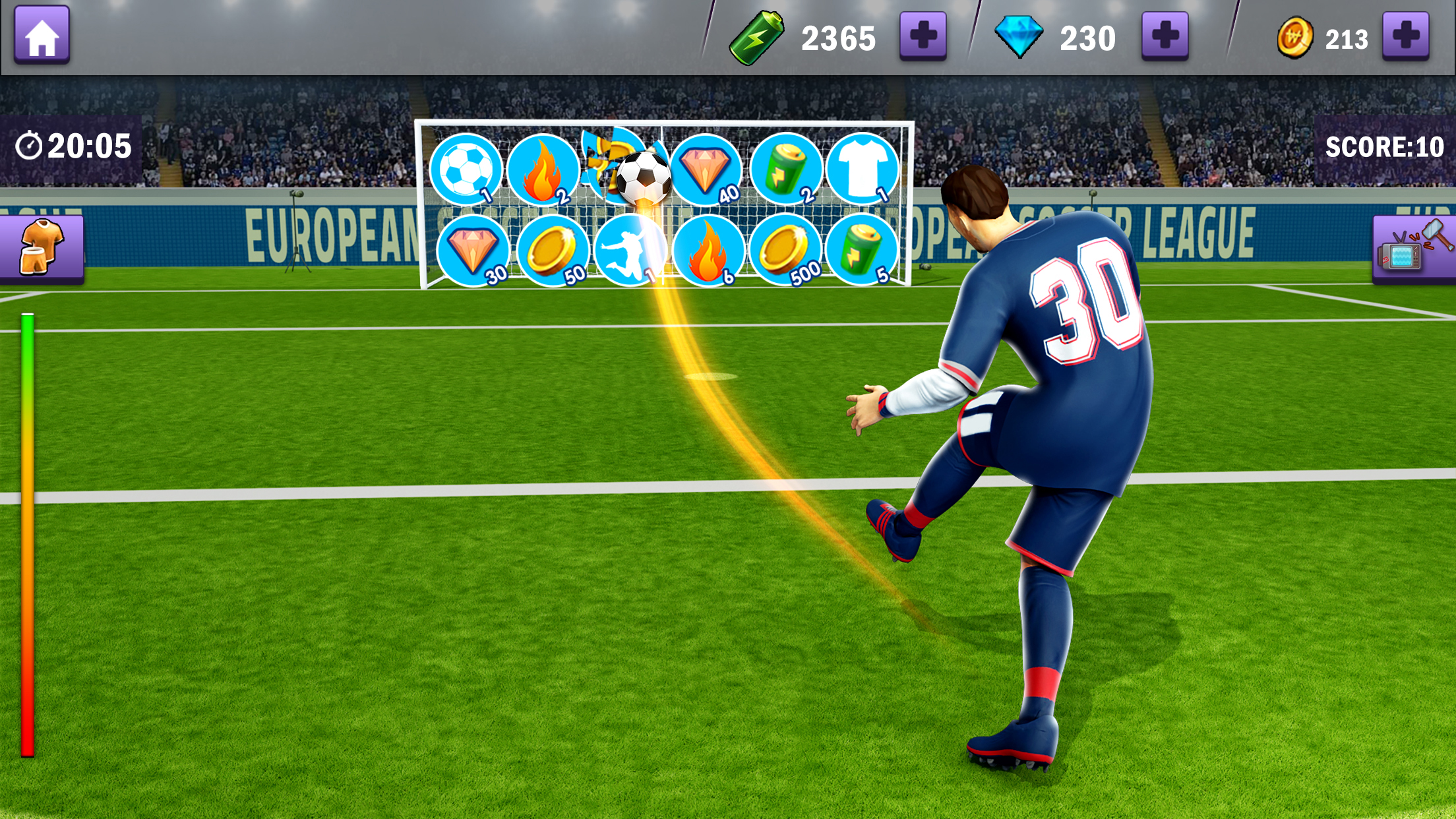Hit the flame x2 target in goal
1456x819 pixels.
[547, 169]
